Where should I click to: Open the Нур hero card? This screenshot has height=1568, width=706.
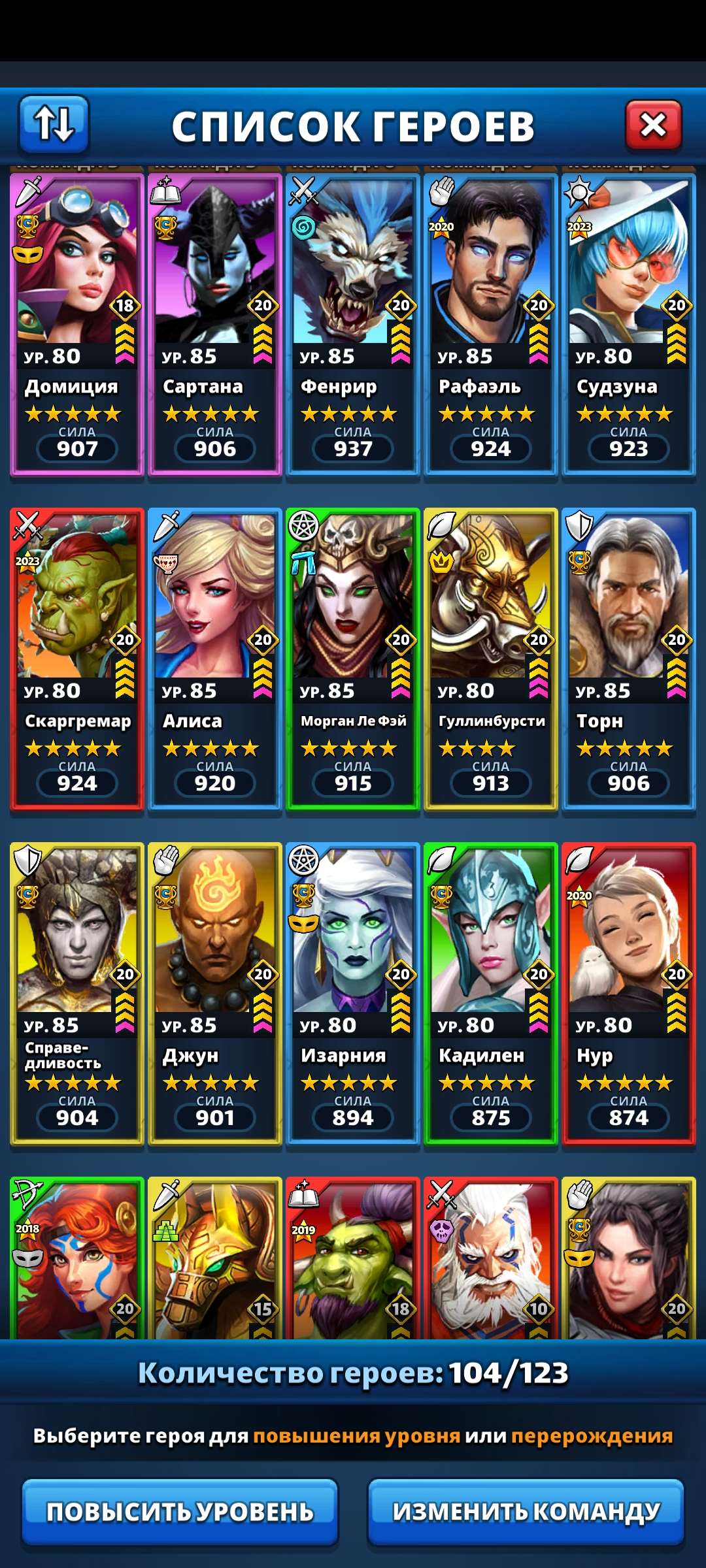pos(629,993)
